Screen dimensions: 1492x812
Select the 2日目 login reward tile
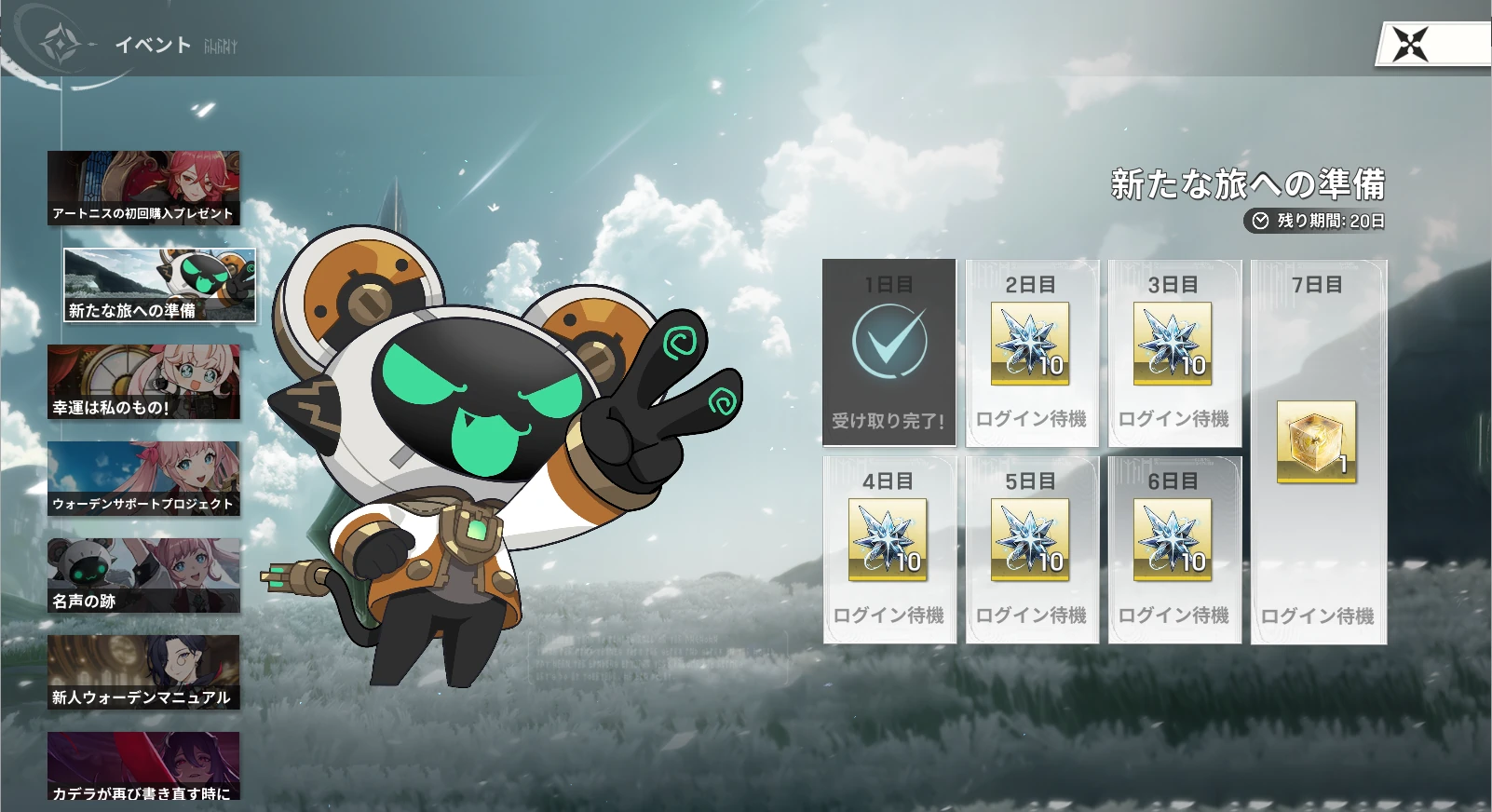click(1031, 353)
